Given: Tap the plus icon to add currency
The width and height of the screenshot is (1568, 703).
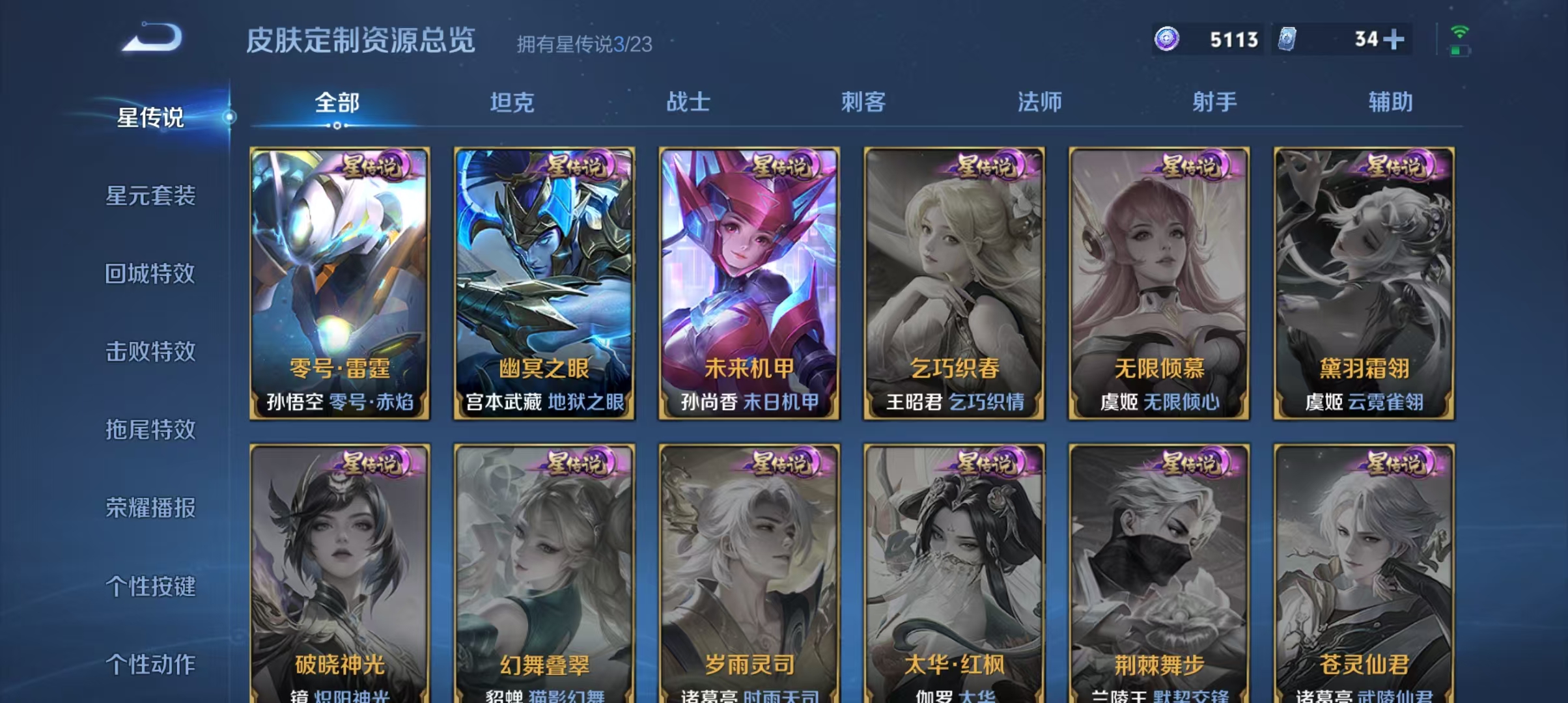Looking at the screenshot, I should pyautogui.click(x=1393, y=40).
